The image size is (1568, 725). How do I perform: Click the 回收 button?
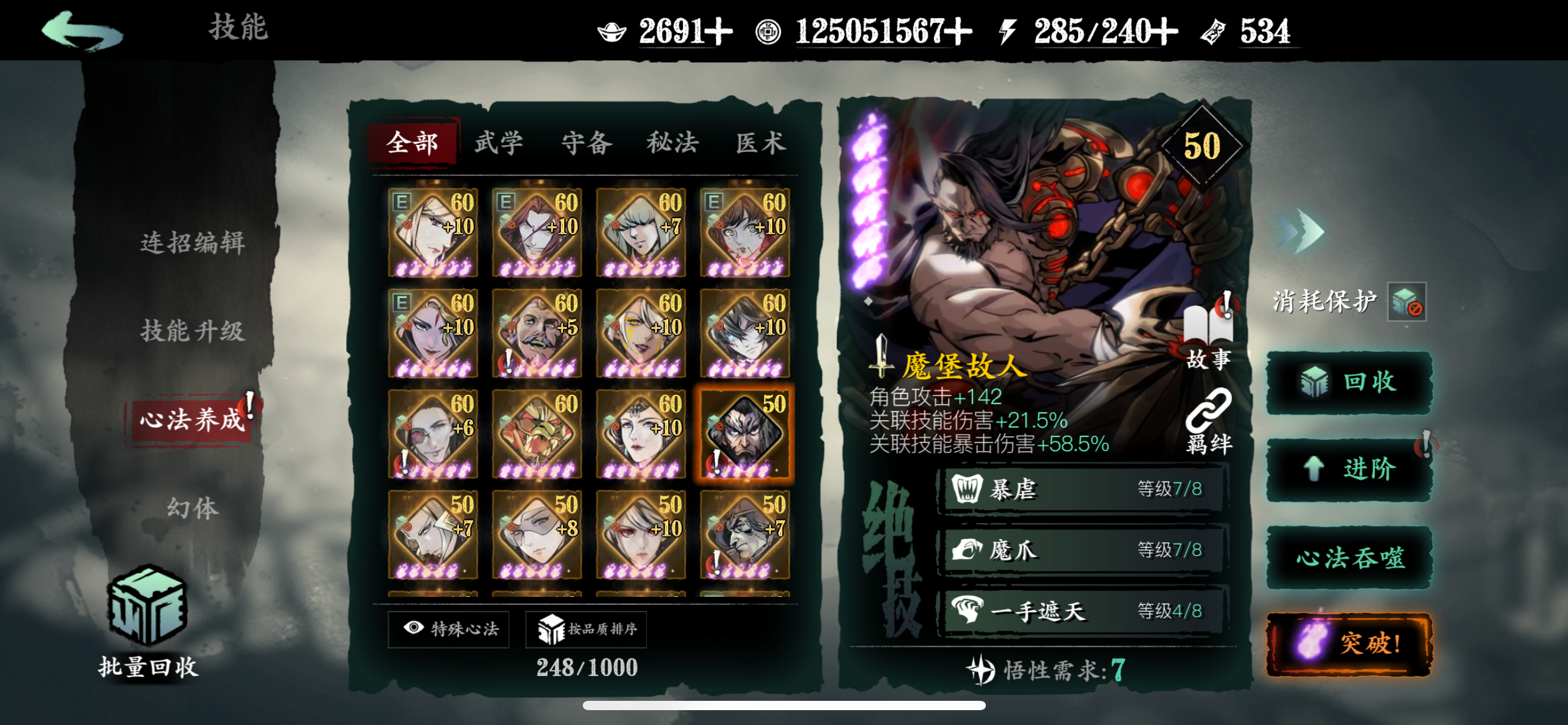click(x=1349, y=382)
